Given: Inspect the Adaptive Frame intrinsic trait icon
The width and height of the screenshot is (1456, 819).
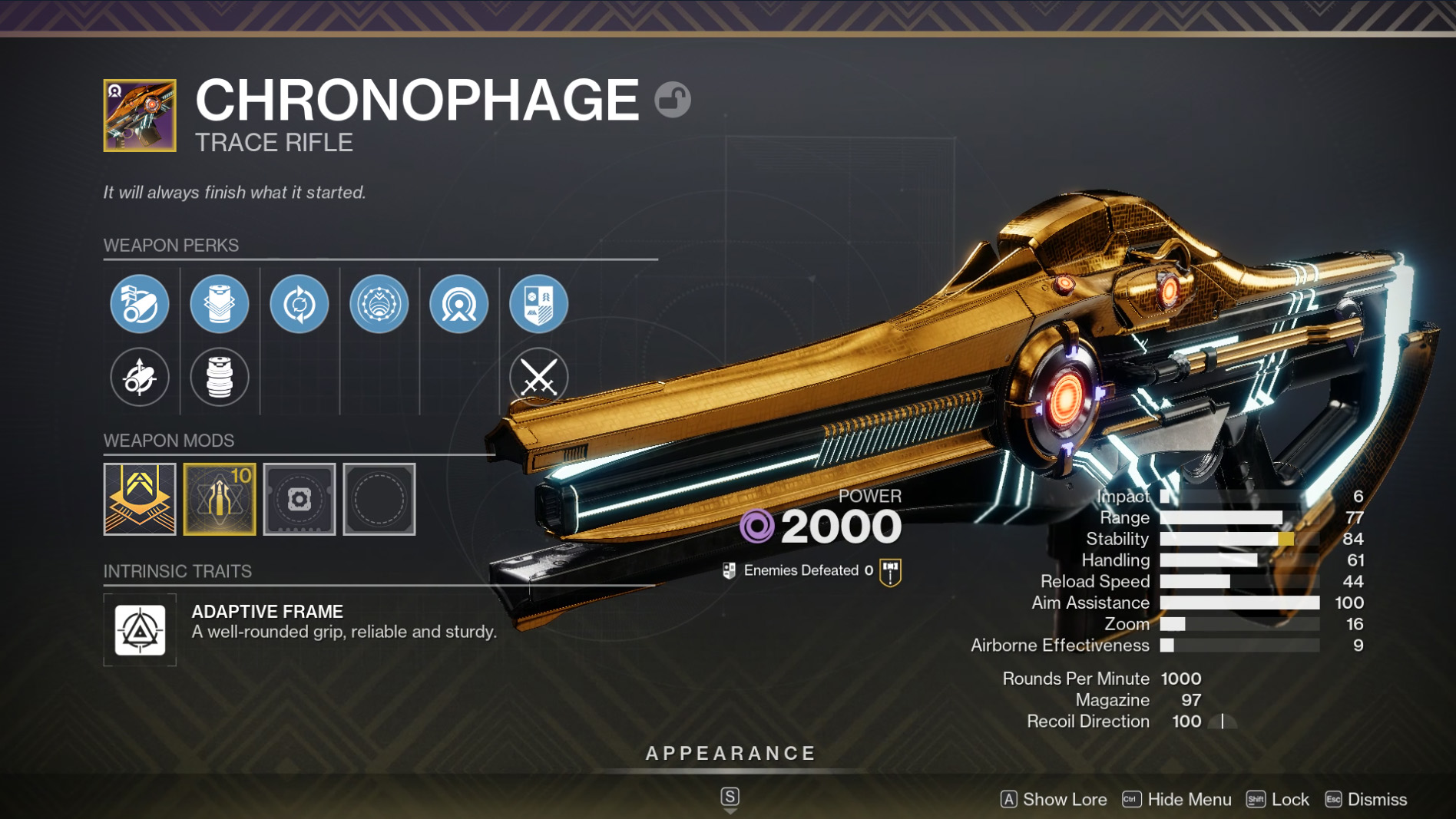Looking at the screenshot, I should (140, 630).
